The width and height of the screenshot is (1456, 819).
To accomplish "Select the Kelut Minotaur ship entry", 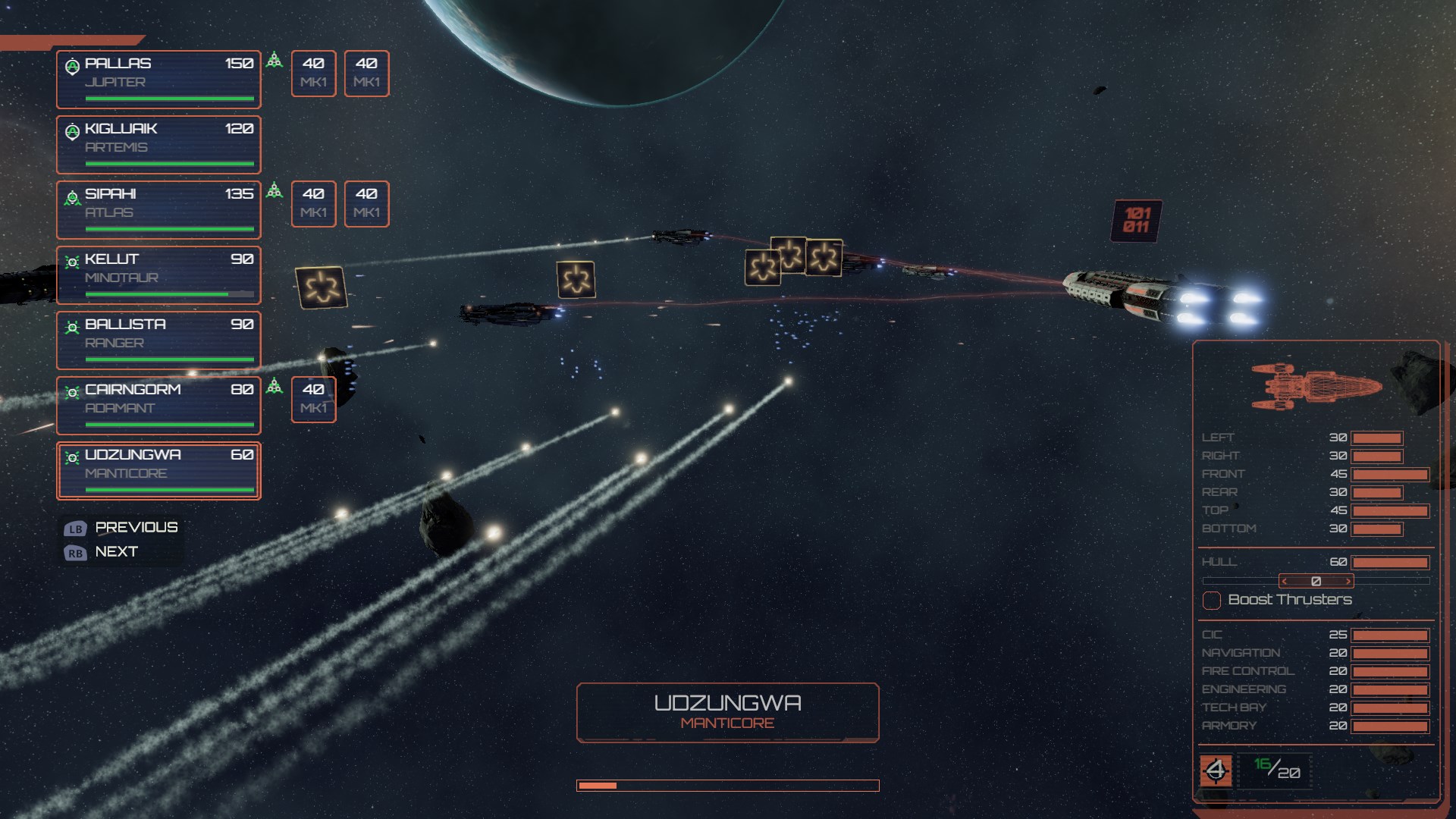I will [158, 275].
